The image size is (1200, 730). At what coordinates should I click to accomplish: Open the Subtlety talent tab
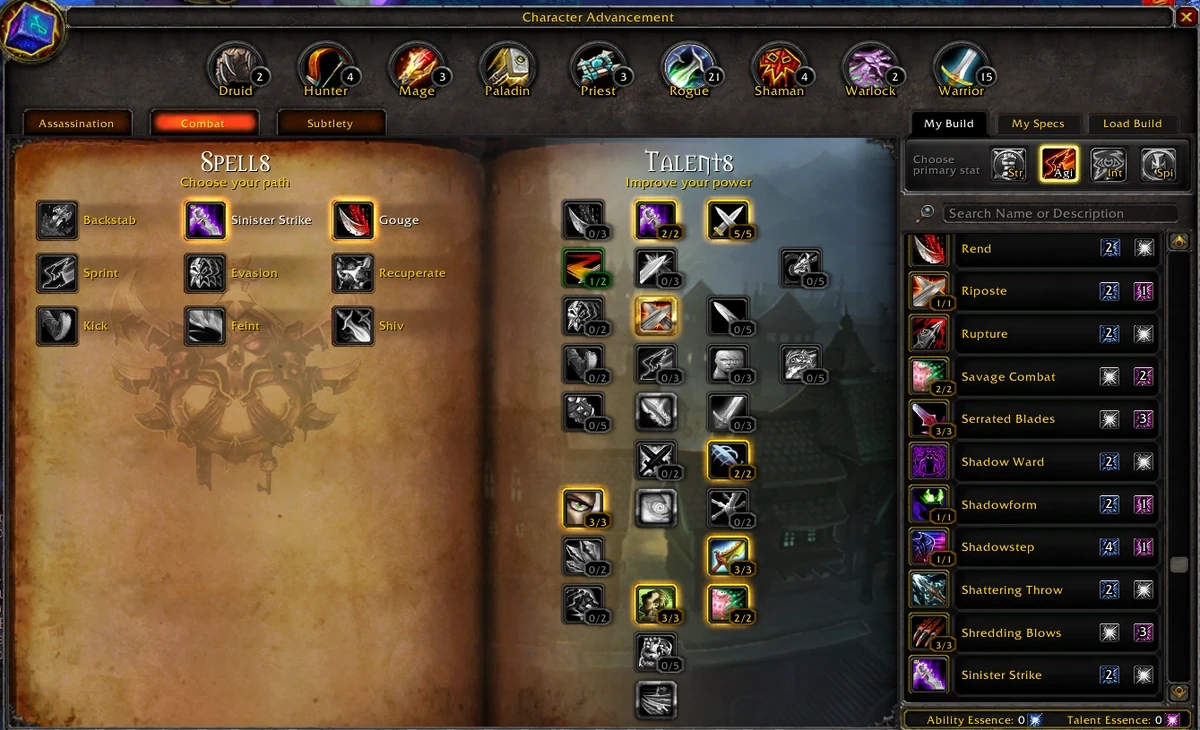(330, 123)
